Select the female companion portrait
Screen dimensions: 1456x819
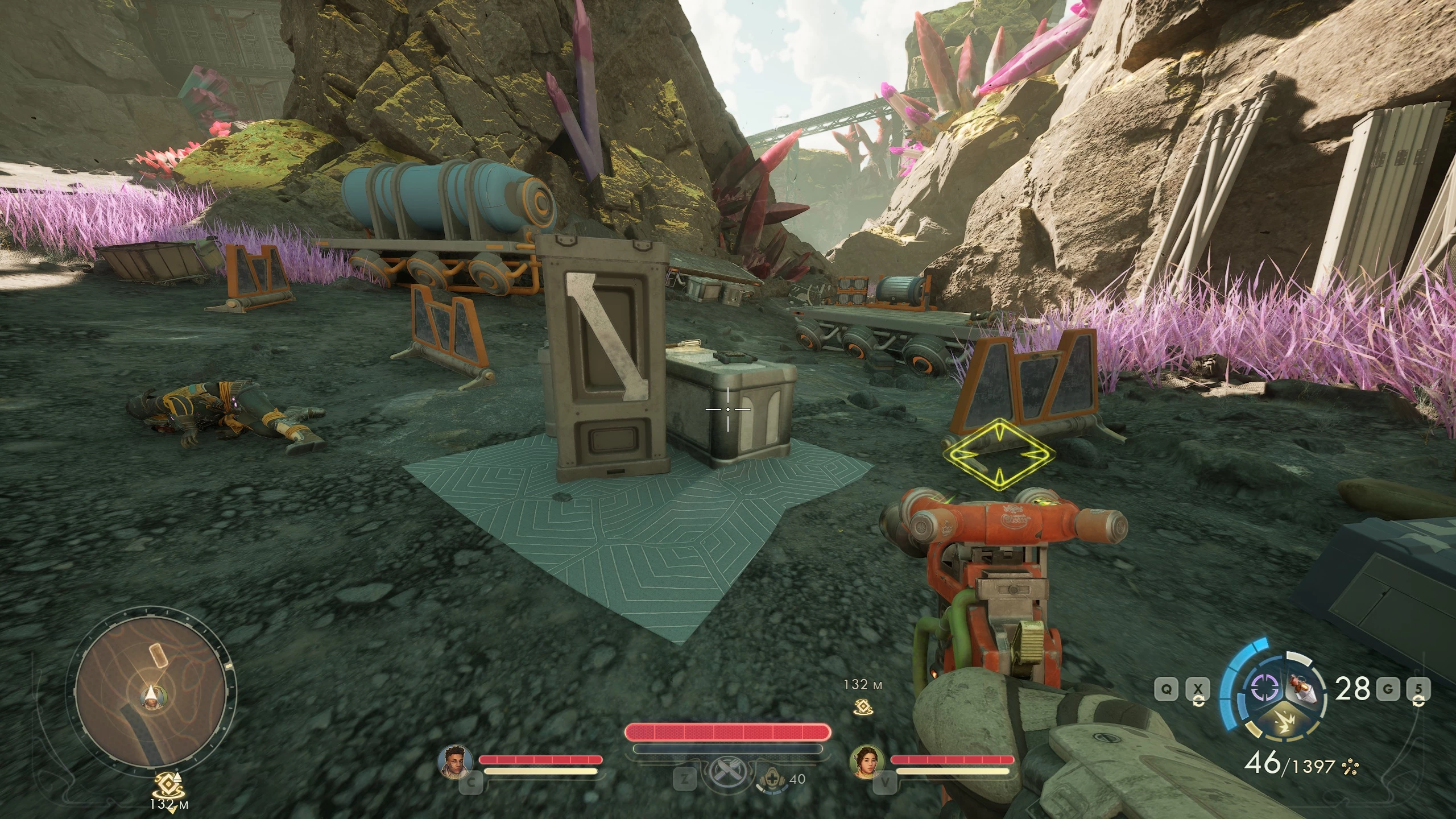[x=866, y=760]
